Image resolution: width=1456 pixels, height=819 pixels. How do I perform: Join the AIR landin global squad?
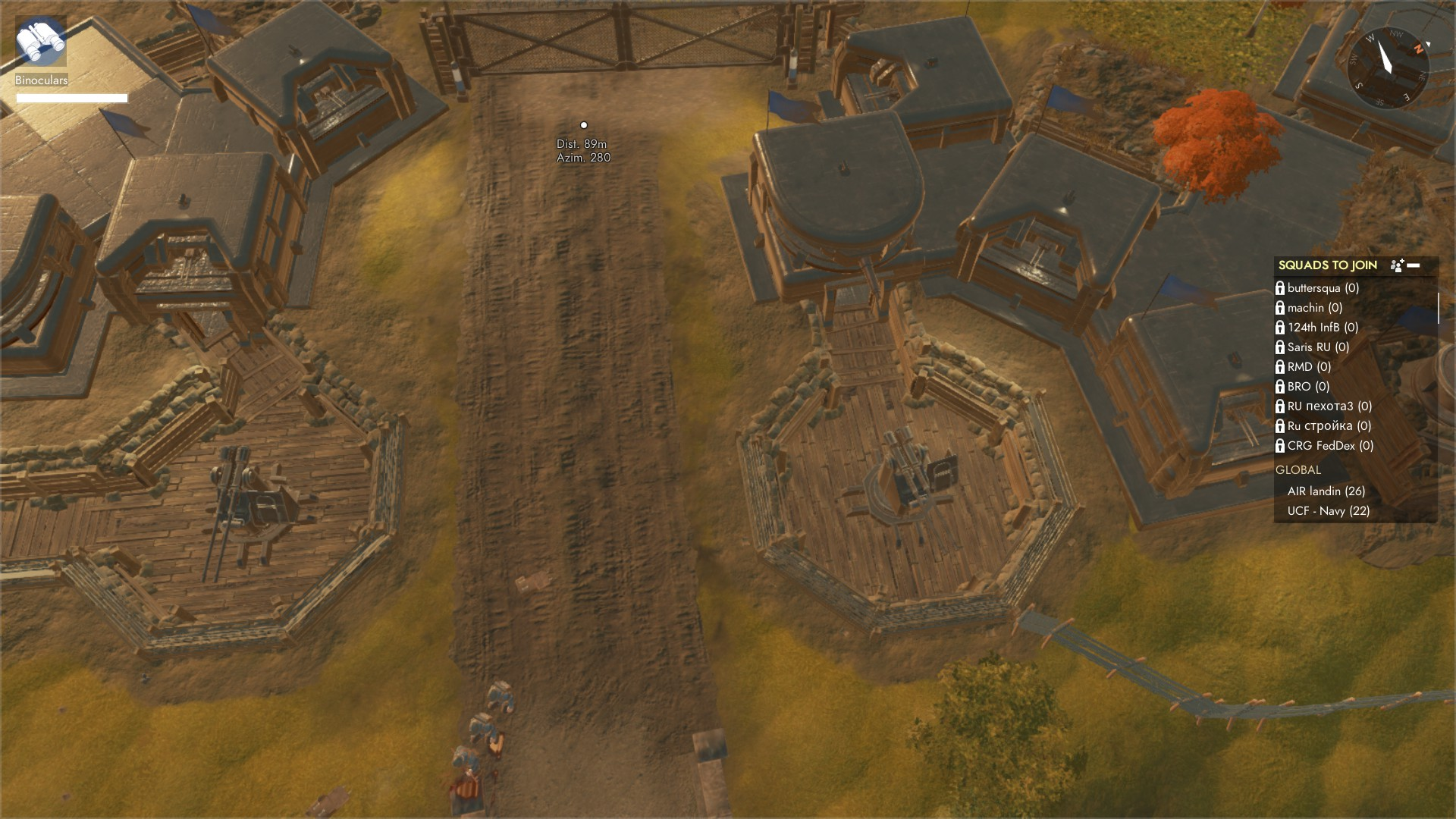(x=1326, y=491)
